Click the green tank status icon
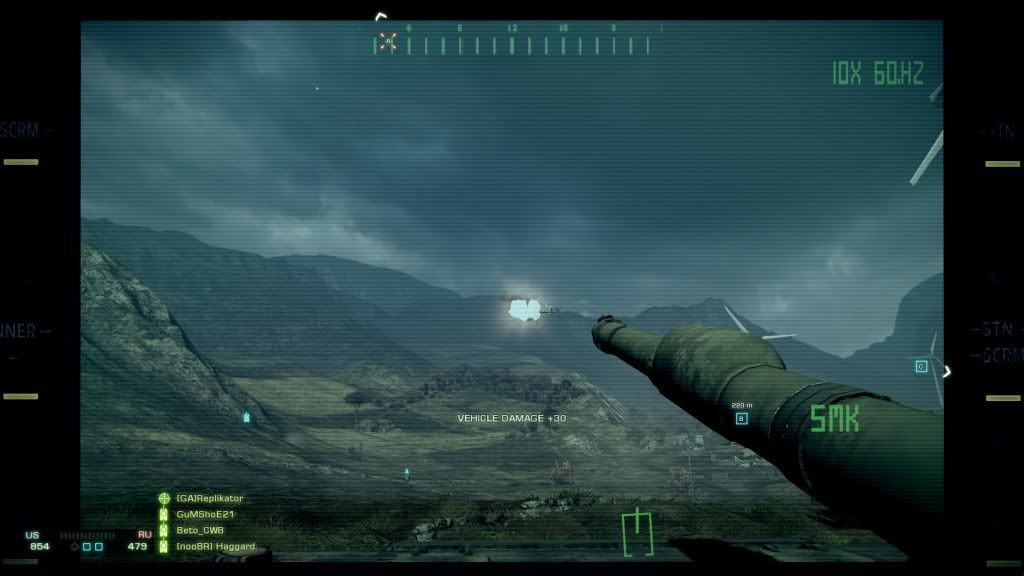Image resolution: width=1024 pixels, height=576 pixels. tap(637, 532)
